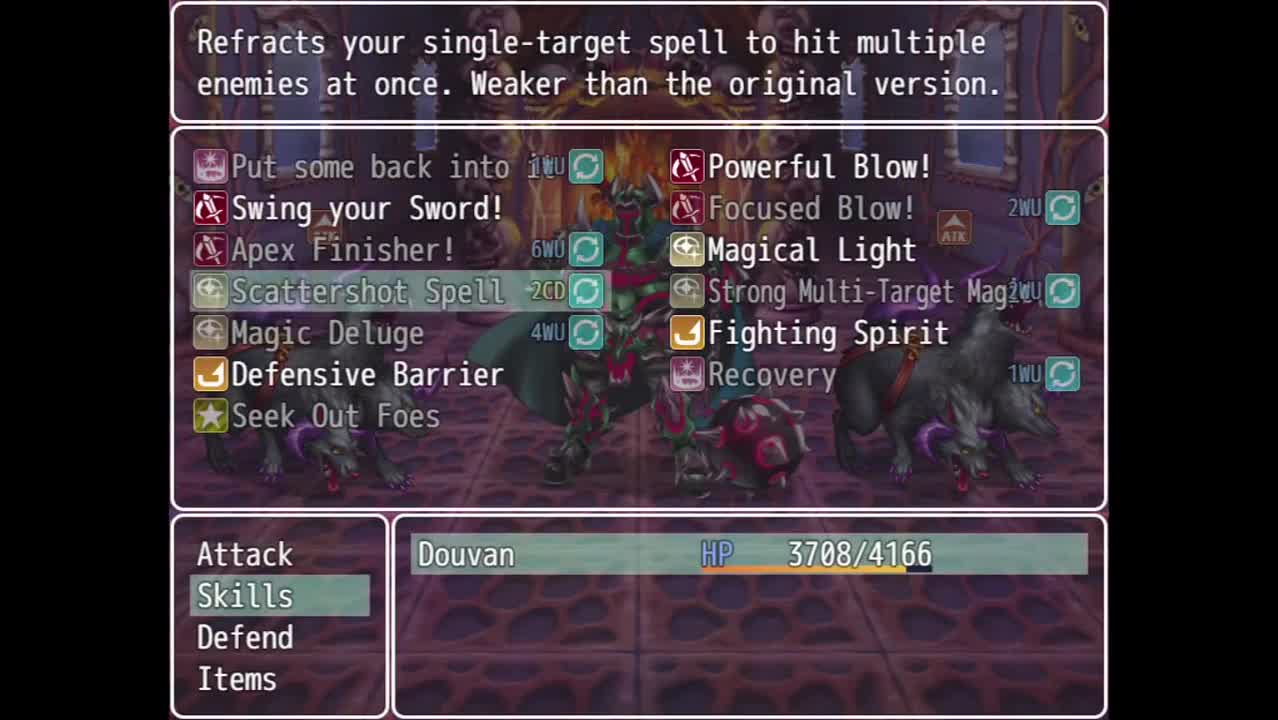This screenshot has width=1278, height=720.
Task: Choose the Attack command
Action: tap(245, 554)
